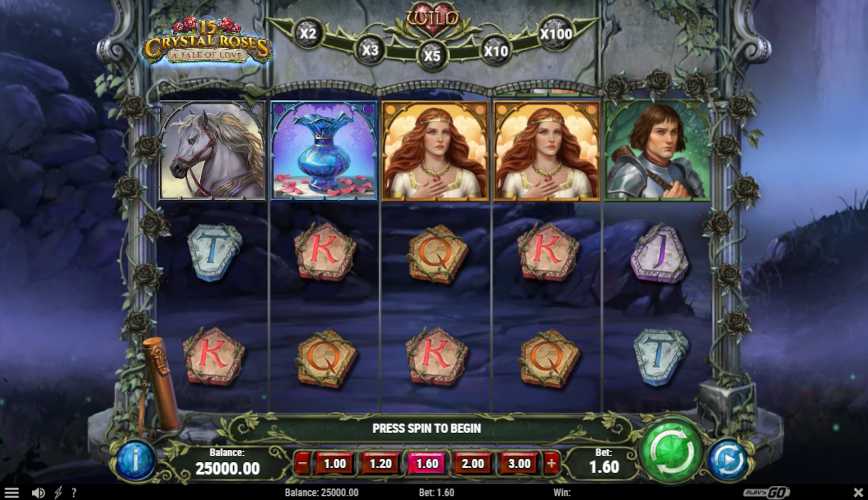Viewport: 868px width, 500px height.
Task: Decrease the bet with the minus button
Action: [302, 464]
